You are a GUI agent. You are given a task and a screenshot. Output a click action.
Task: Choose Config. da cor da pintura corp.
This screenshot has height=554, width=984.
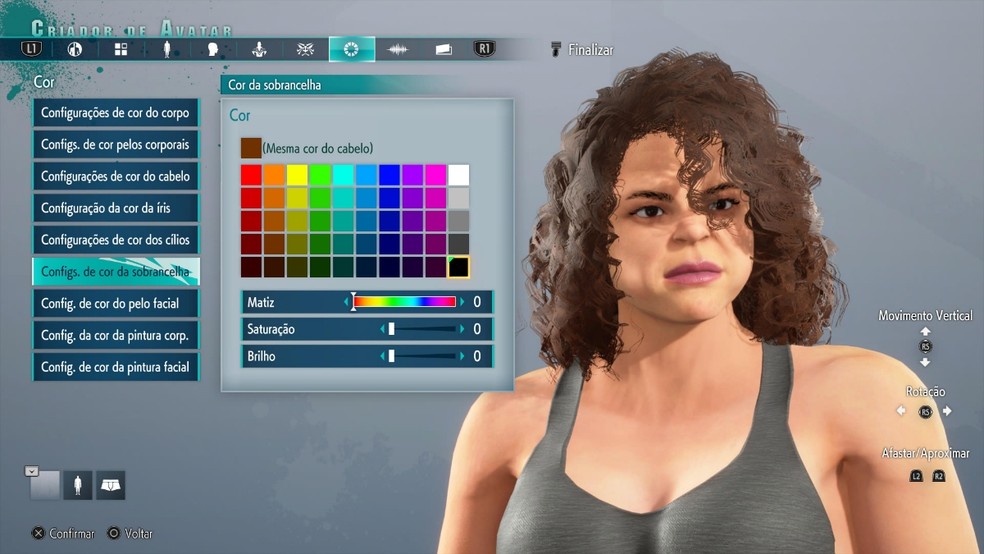115,335
